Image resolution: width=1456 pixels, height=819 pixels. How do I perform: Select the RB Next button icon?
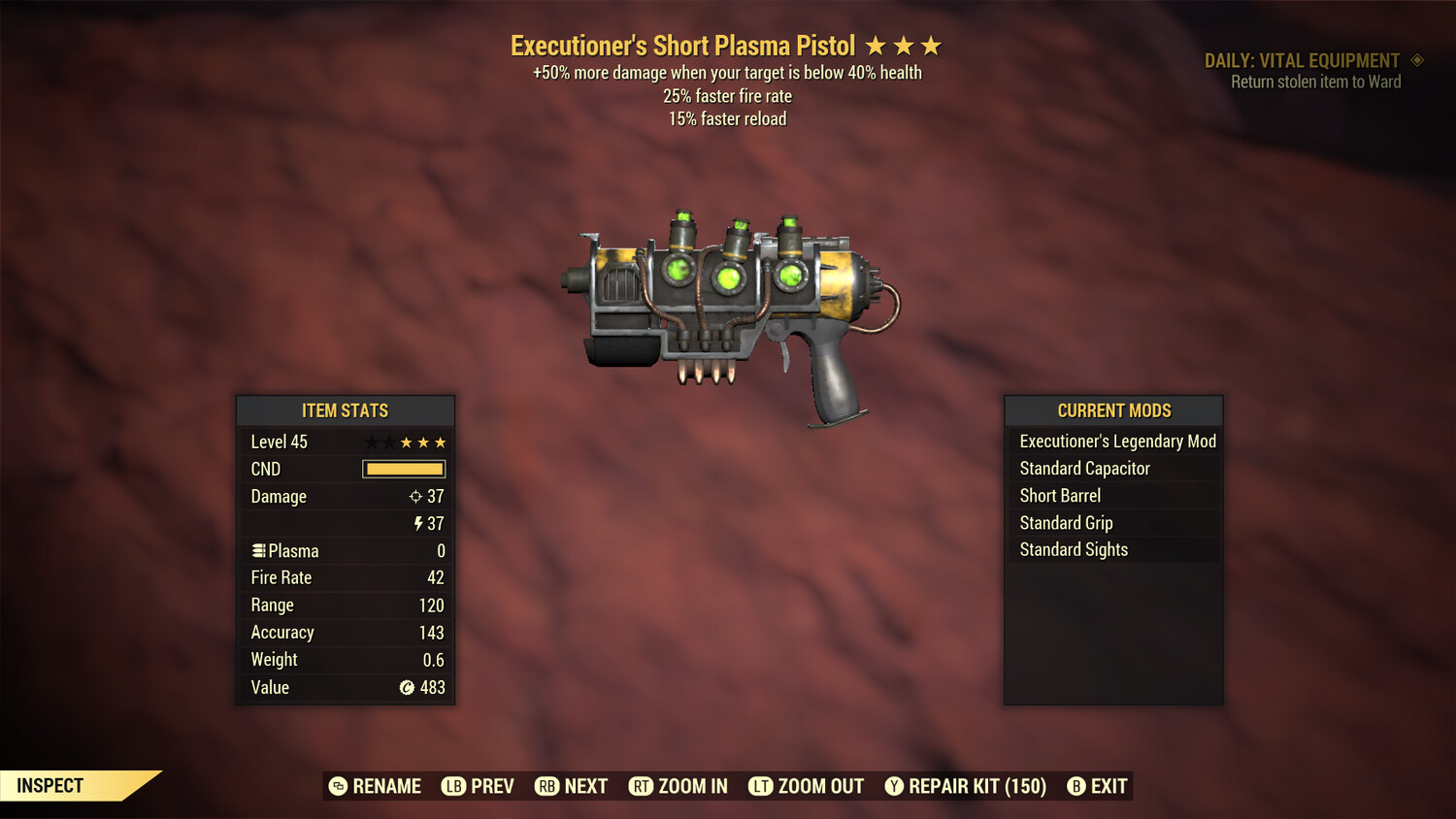(546, 786)
